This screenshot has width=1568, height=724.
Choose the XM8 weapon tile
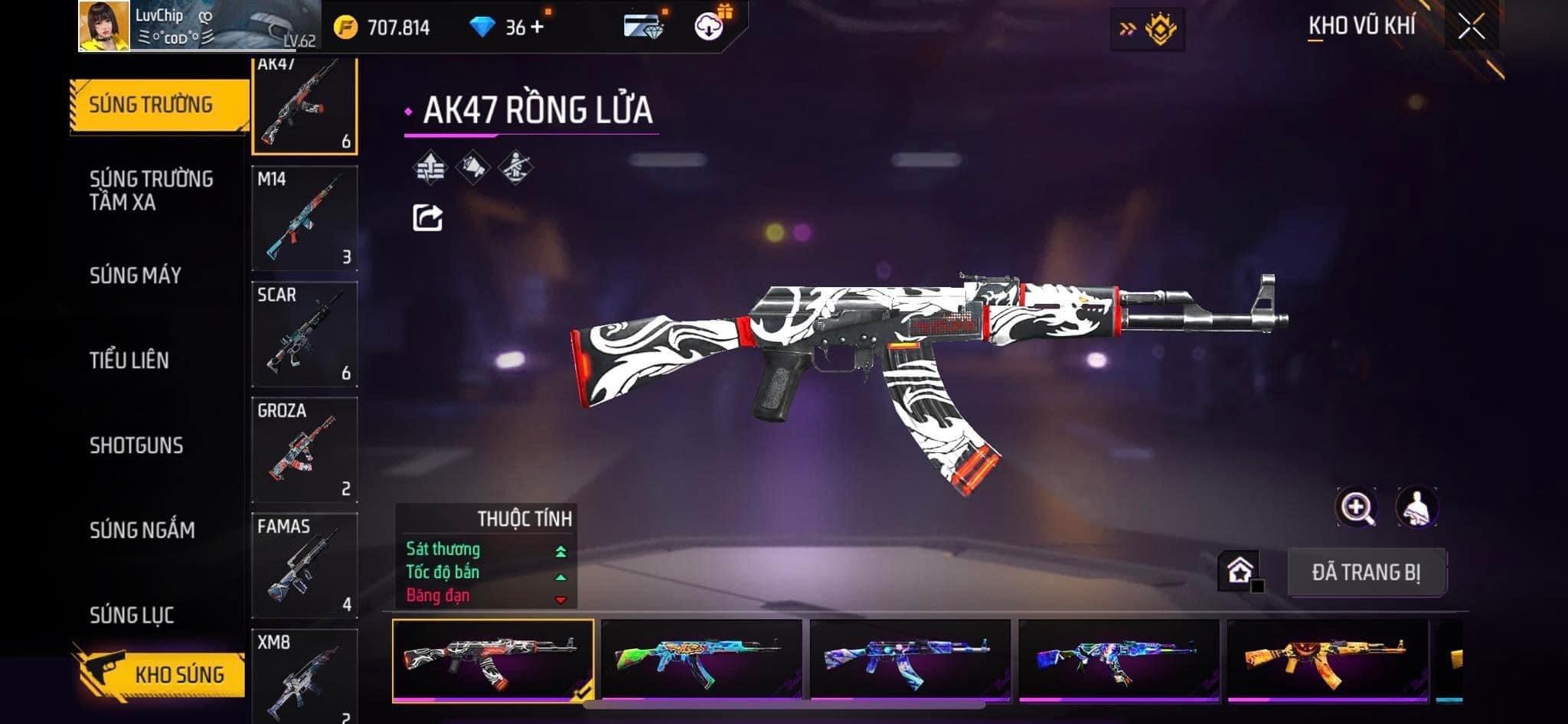tap(305, 675)
